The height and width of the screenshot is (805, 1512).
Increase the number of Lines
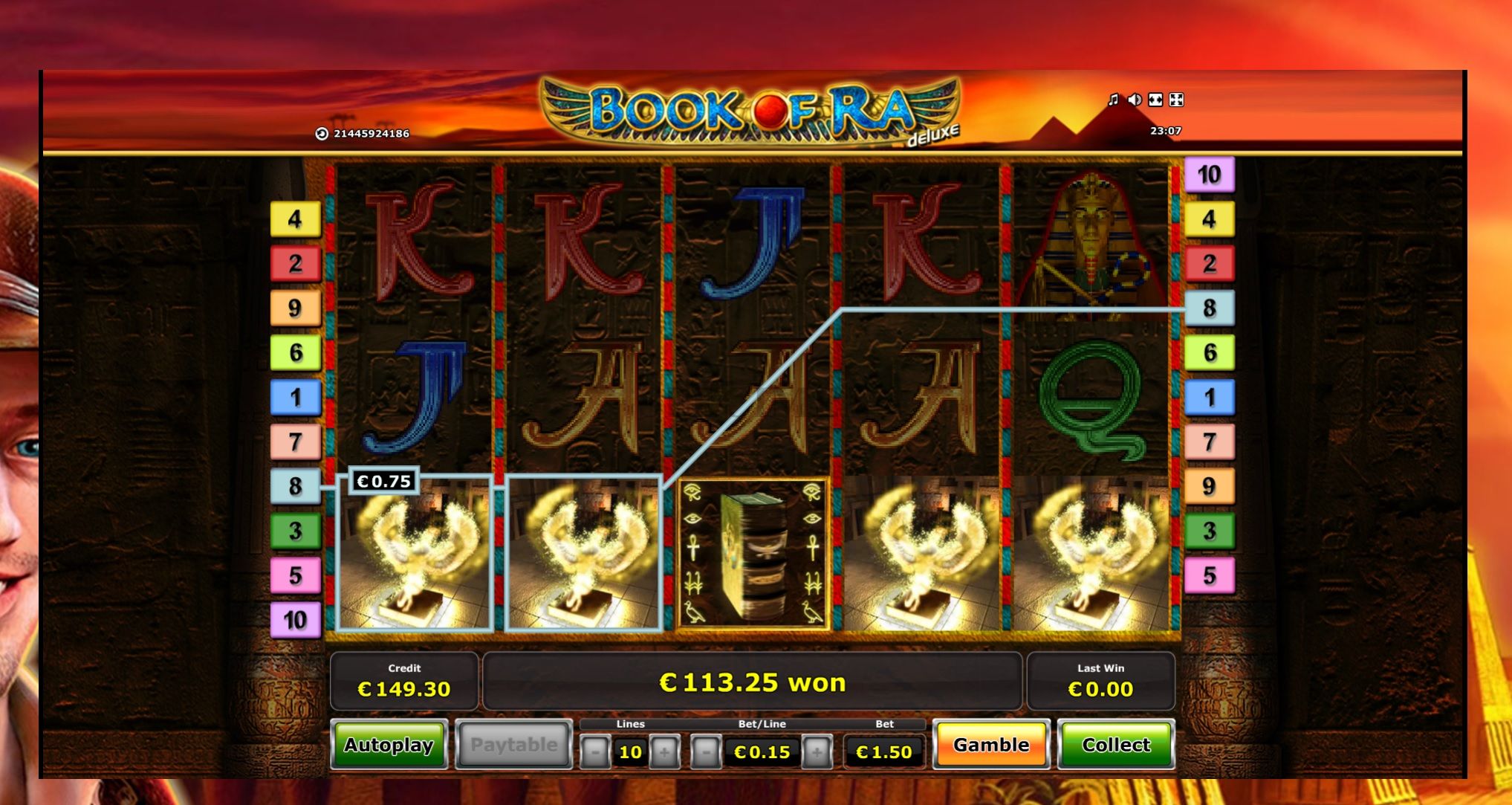tap(664, 752)
